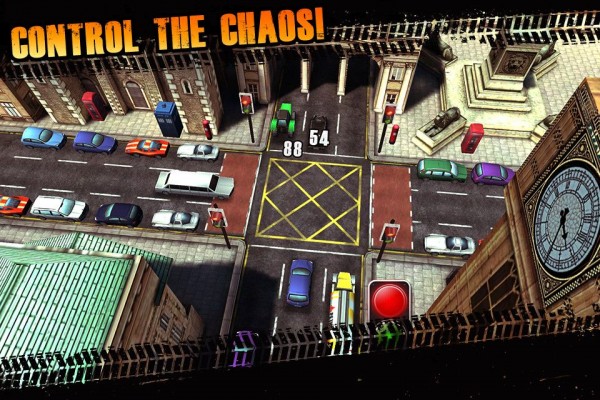Screen dimensions: 600x400
Task: Tap the large red traffic signal button
Action: click(x=389, y=299)
